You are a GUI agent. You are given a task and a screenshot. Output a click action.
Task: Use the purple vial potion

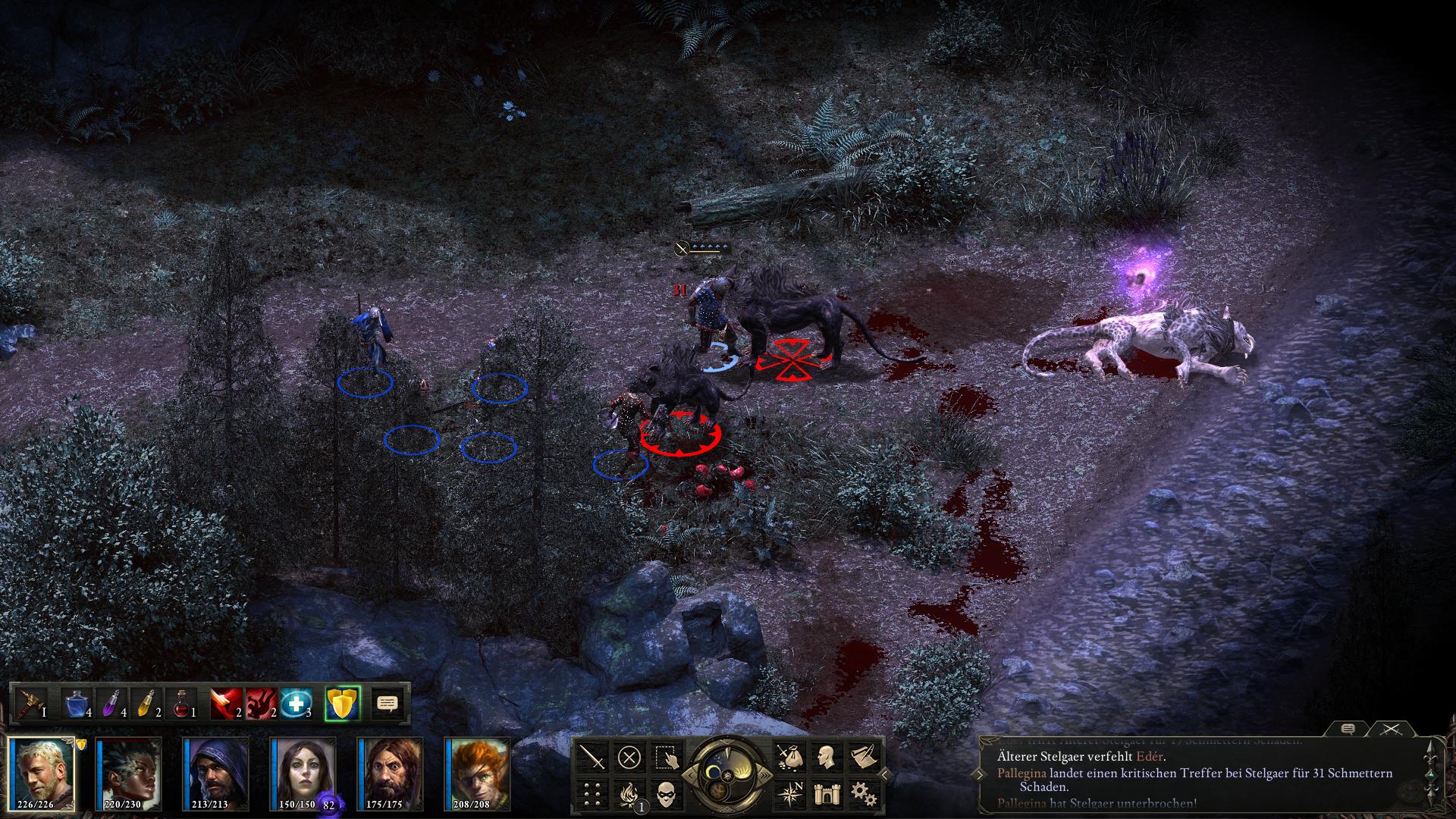tap(111, 704)
